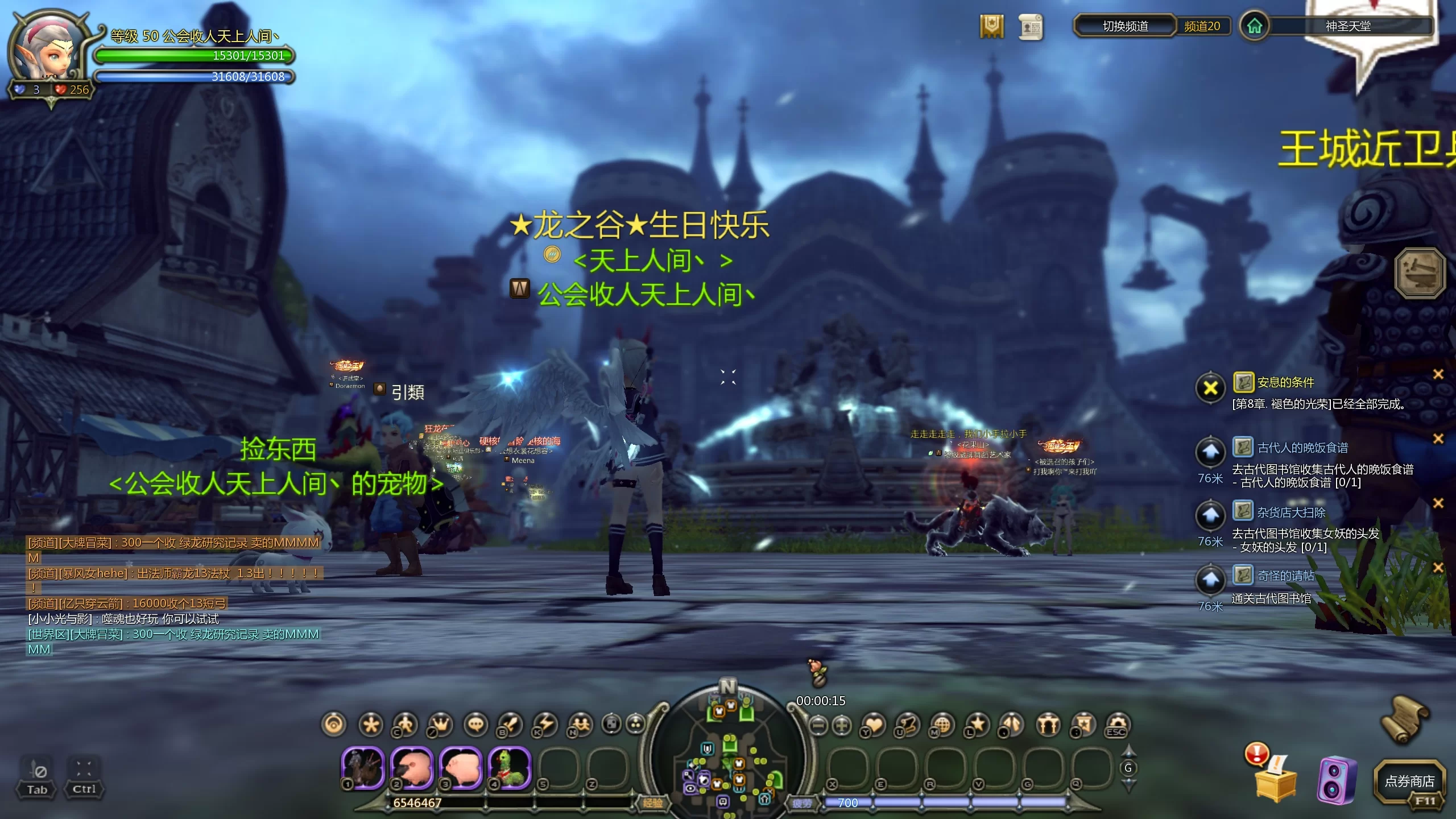The image size is (1456, 819).
Task: Open the crown icon menu
Action: (x=440, y=725)
